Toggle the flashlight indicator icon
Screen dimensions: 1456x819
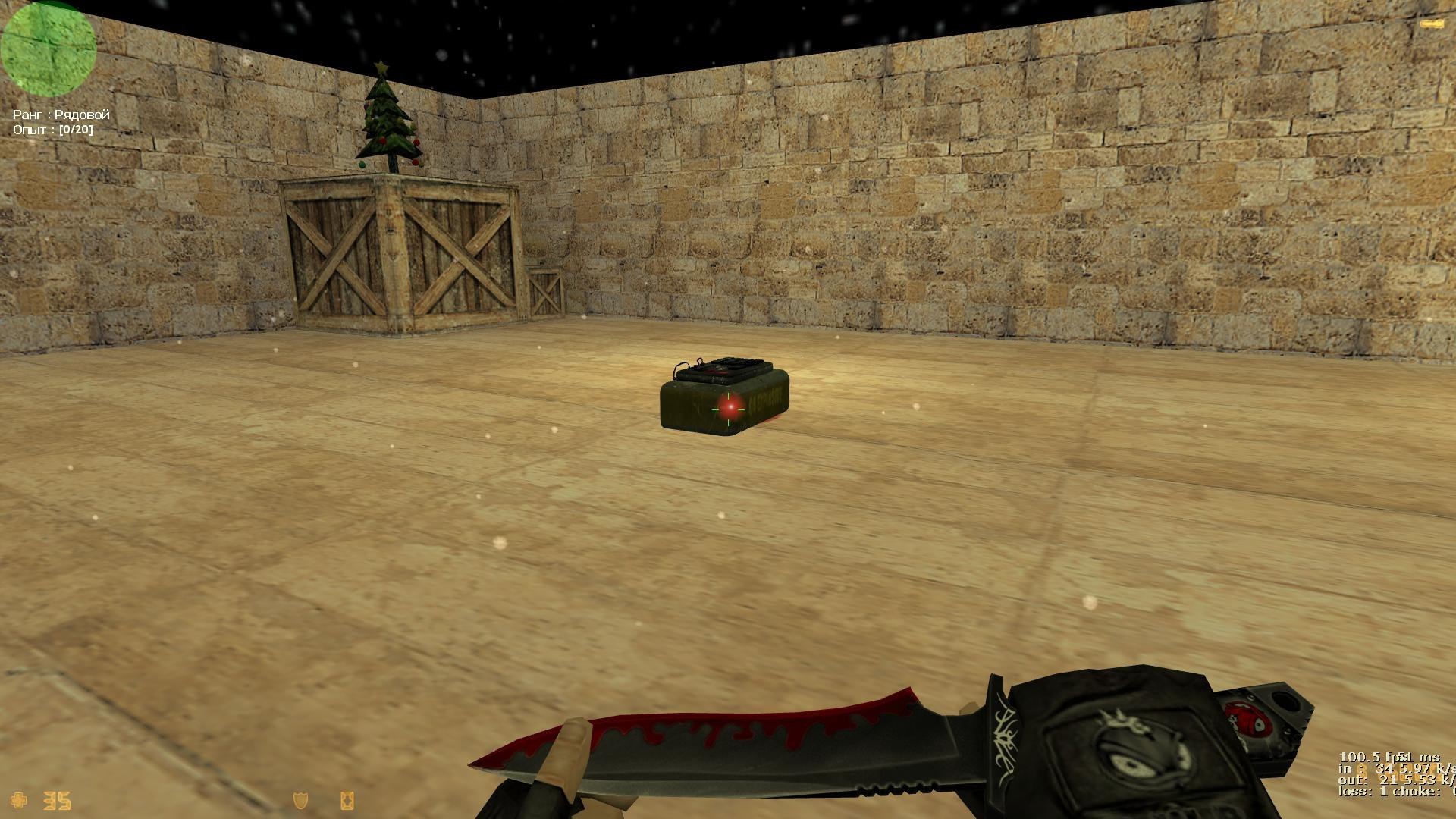[x=1432, y=24]
